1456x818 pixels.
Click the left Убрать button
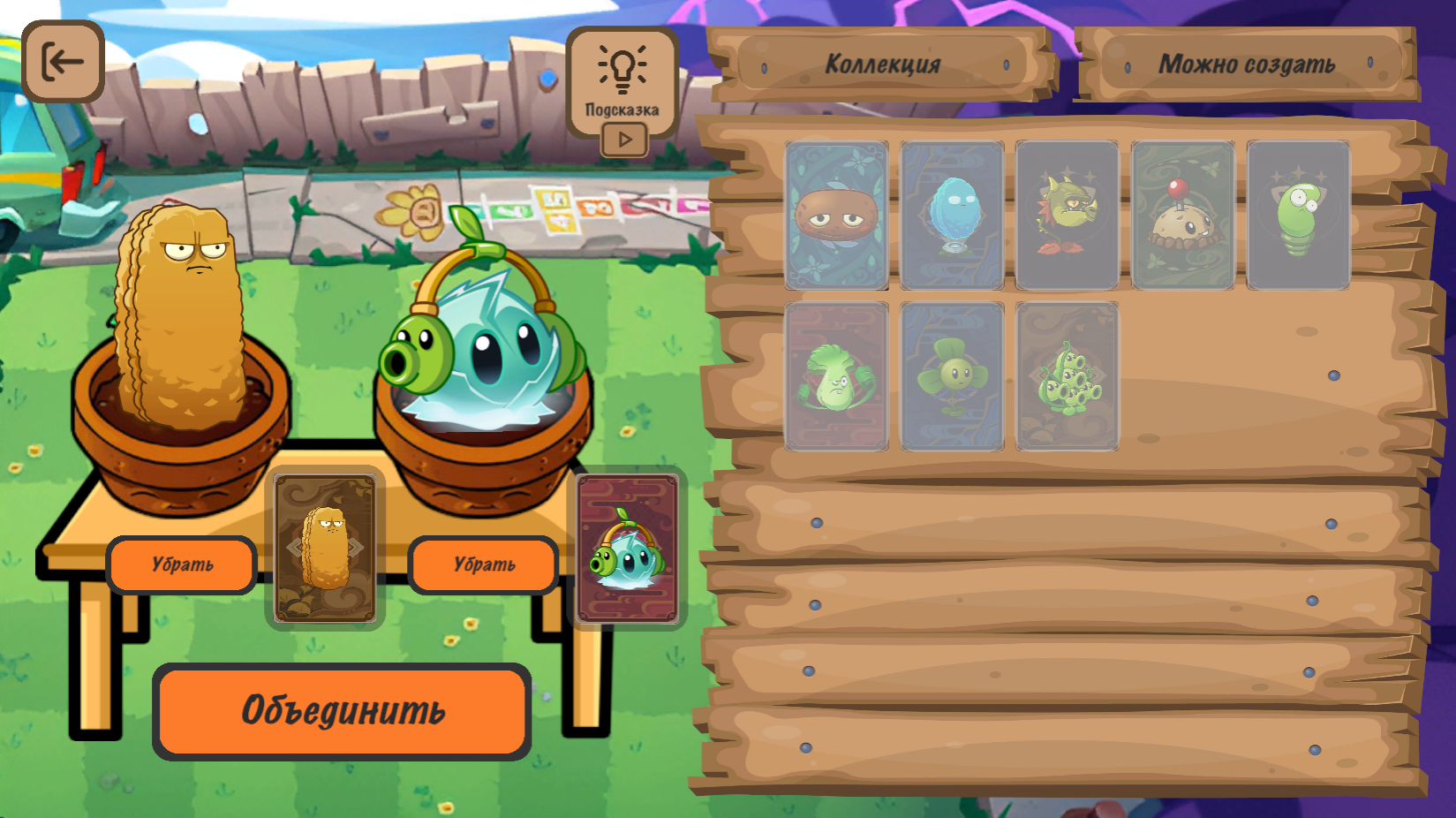coord(182,565)
